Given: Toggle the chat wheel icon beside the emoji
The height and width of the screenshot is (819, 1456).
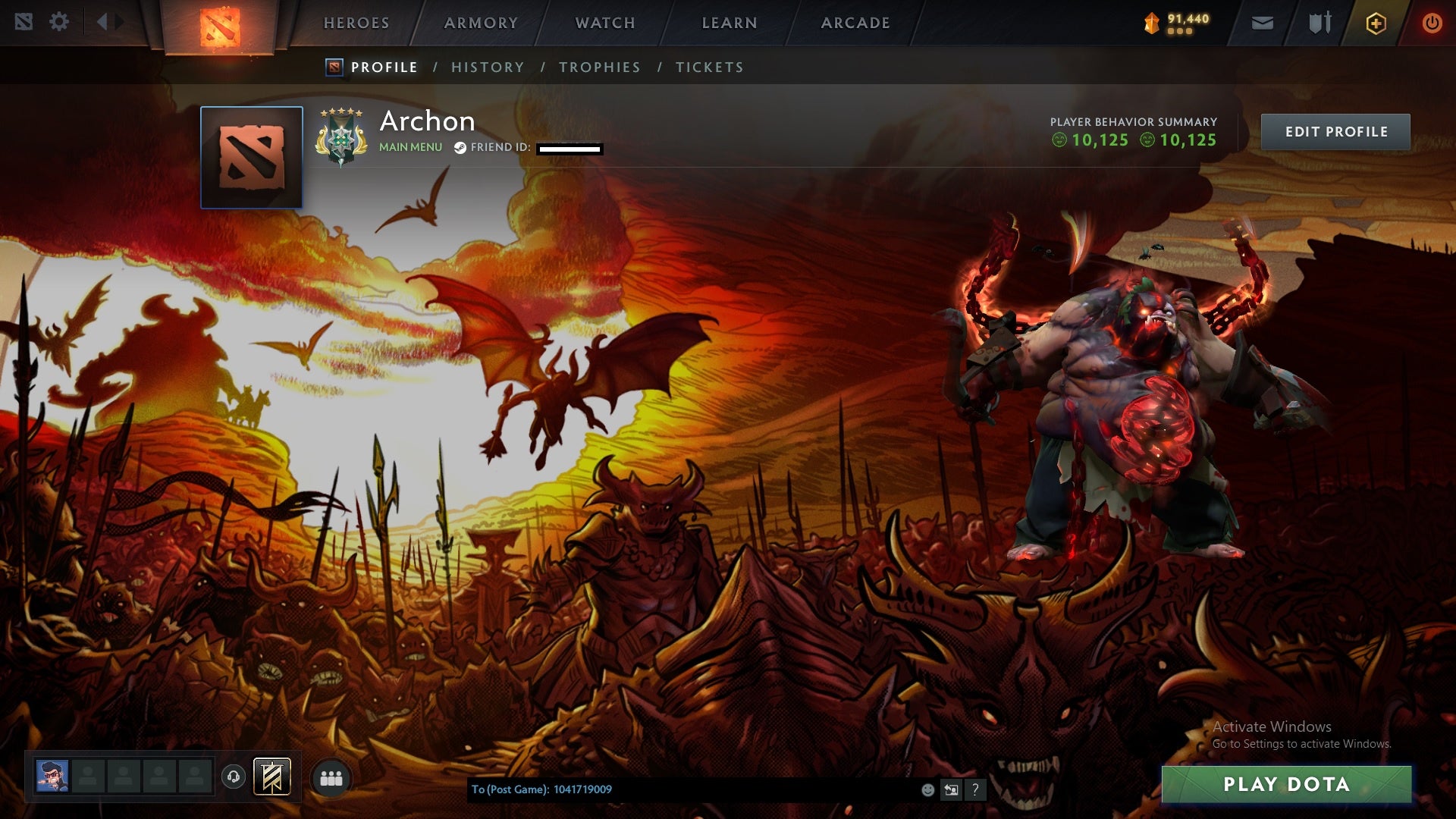Looking at the screenshot, I should pos(951,789).
